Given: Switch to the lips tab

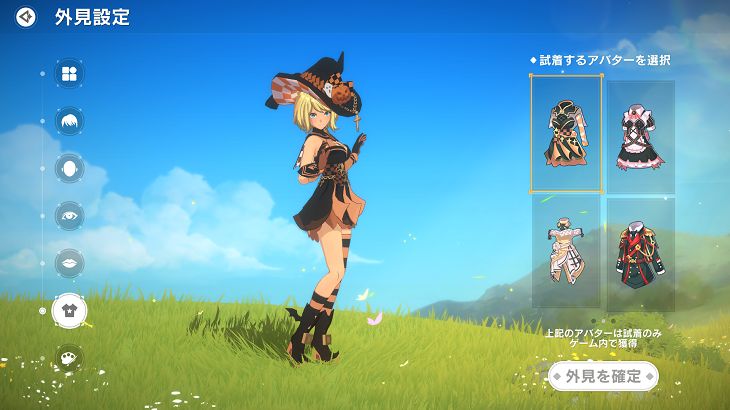Looking at the screenshot, I should point(69,262).
